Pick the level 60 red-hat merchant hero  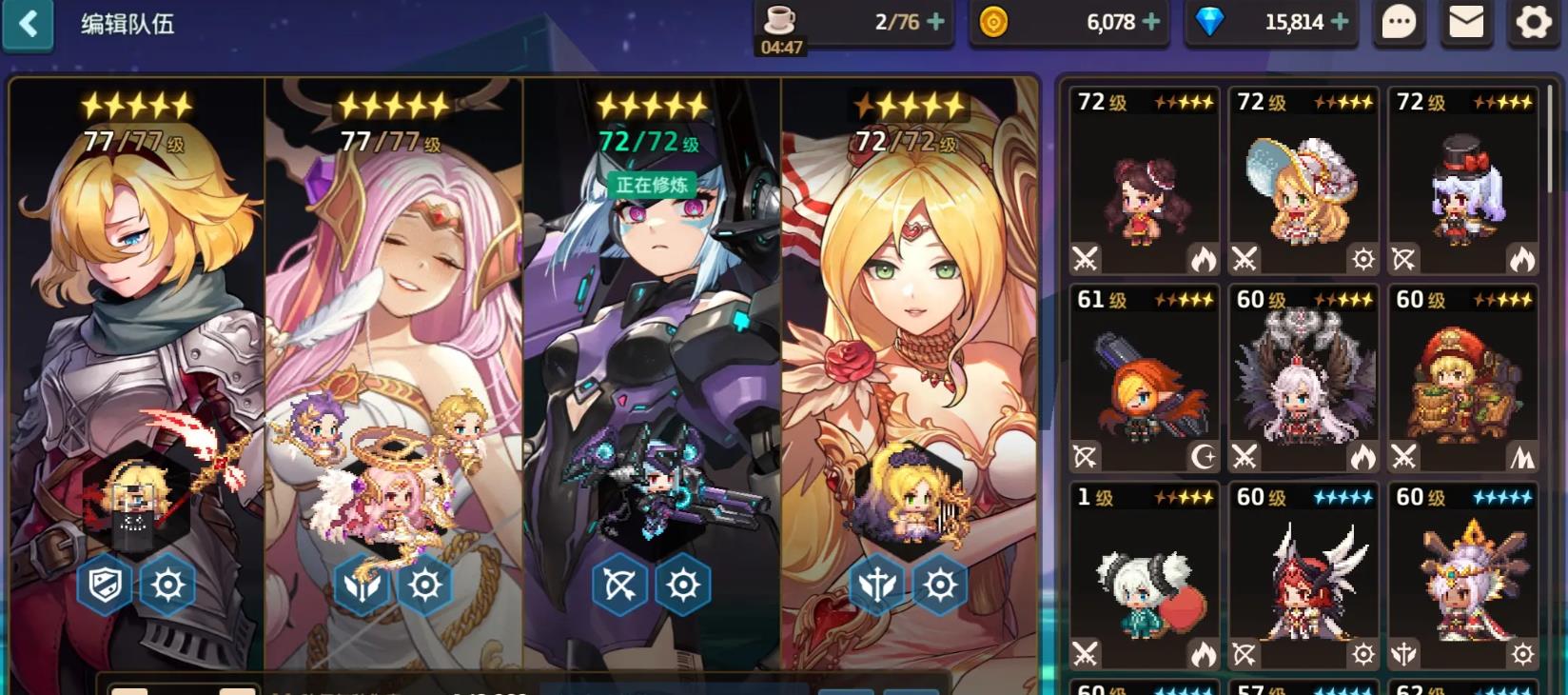pos(1463,379)
